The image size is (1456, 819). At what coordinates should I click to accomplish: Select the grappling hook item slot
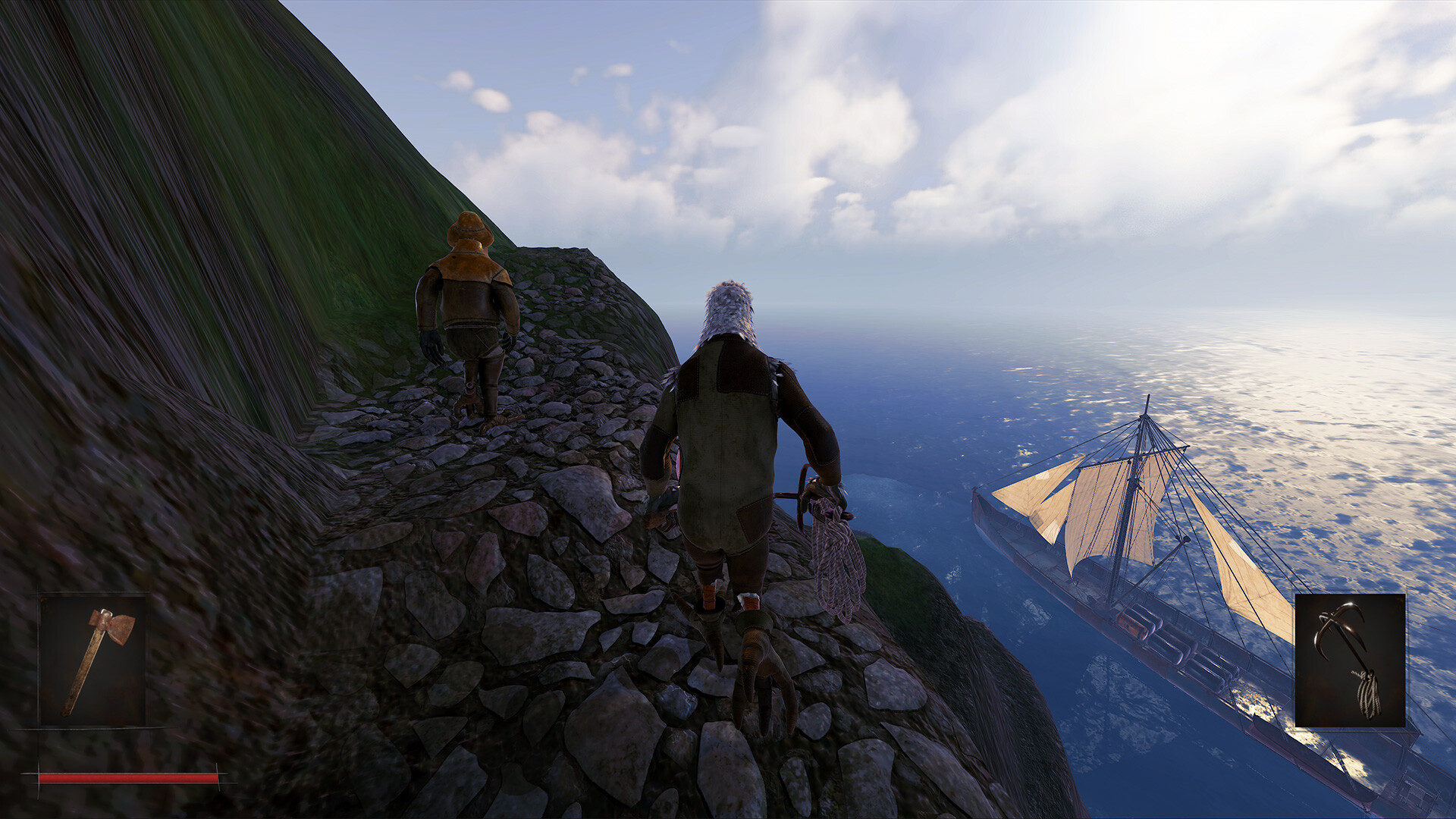coord(1350,660)
